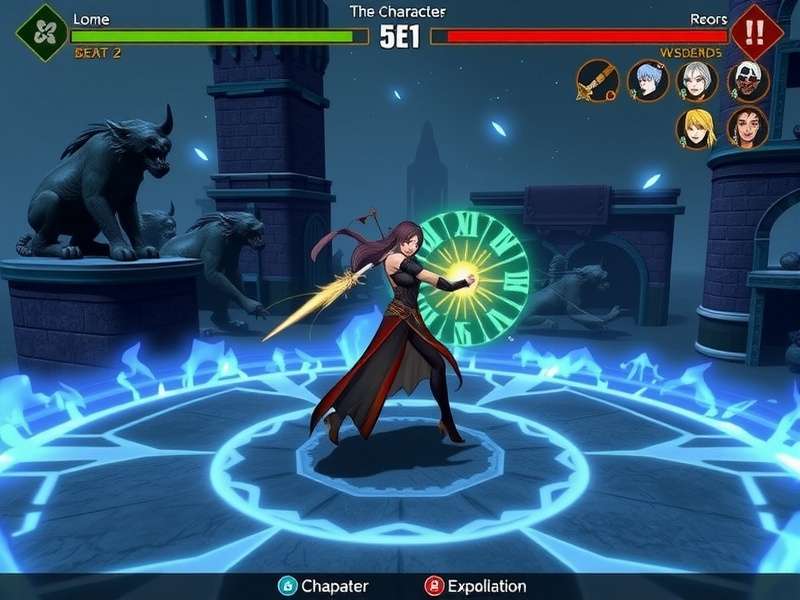Select the sword weapon icon
Image resolution: width=800 pixels, height=600 pixels.
coord(596,80)
